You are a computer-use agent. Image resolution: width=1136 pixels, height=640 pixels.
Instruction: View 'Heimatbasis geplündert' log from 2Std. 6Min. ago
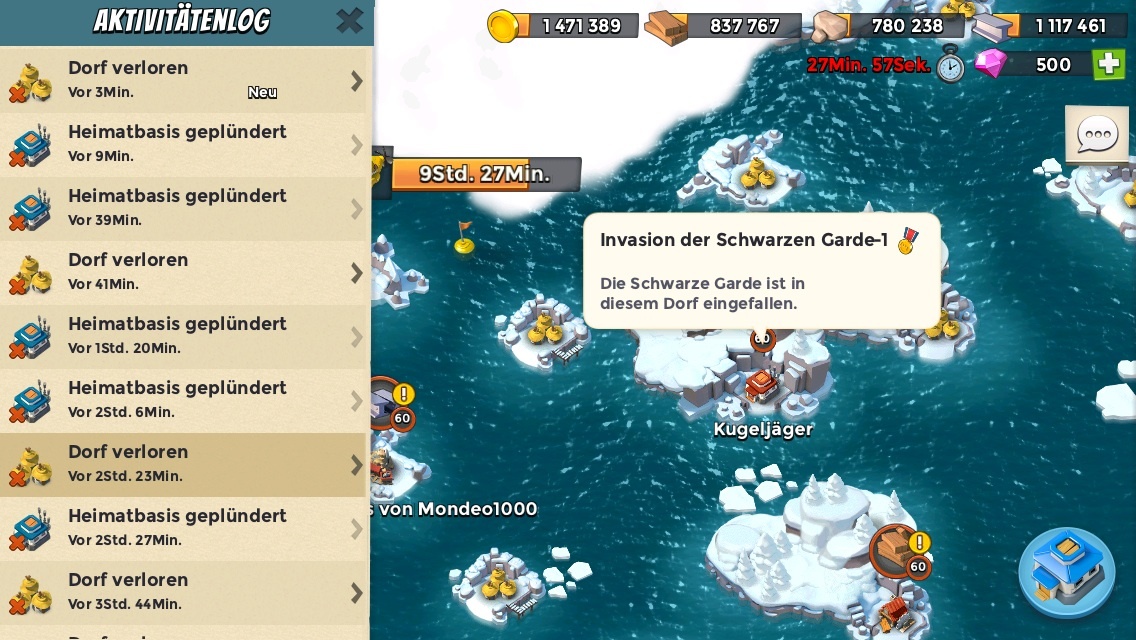[x=185, y=400]
